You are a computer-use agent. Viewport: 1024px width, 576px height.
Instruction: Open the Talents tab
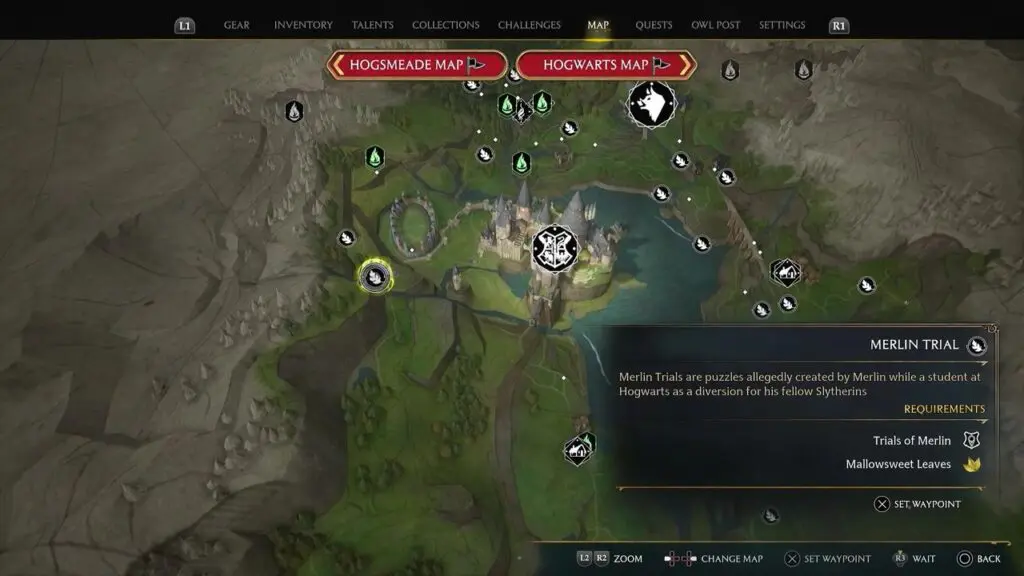(373, 25)
